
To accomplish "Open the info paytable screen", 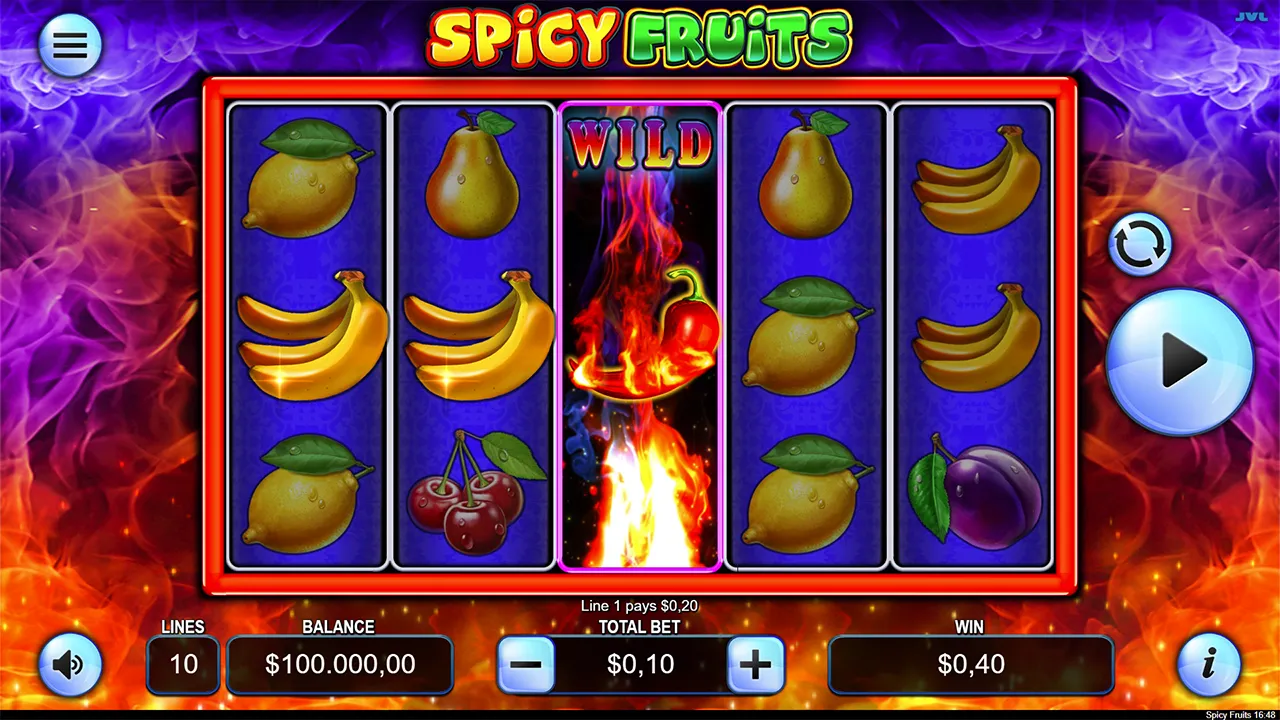I will click(1211, 664).
